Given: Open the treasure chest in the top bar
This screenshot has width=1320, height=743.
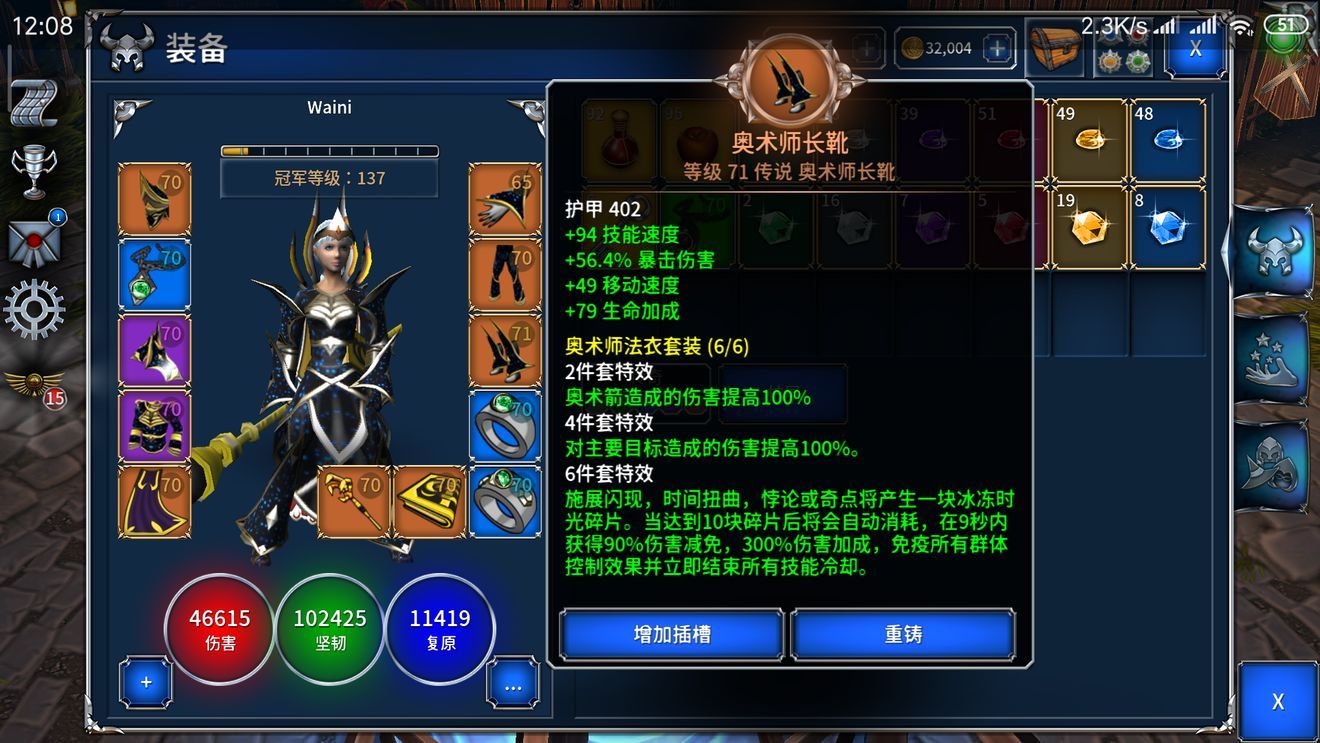Looking at the screenshot, I should [x=1056, y=46].
